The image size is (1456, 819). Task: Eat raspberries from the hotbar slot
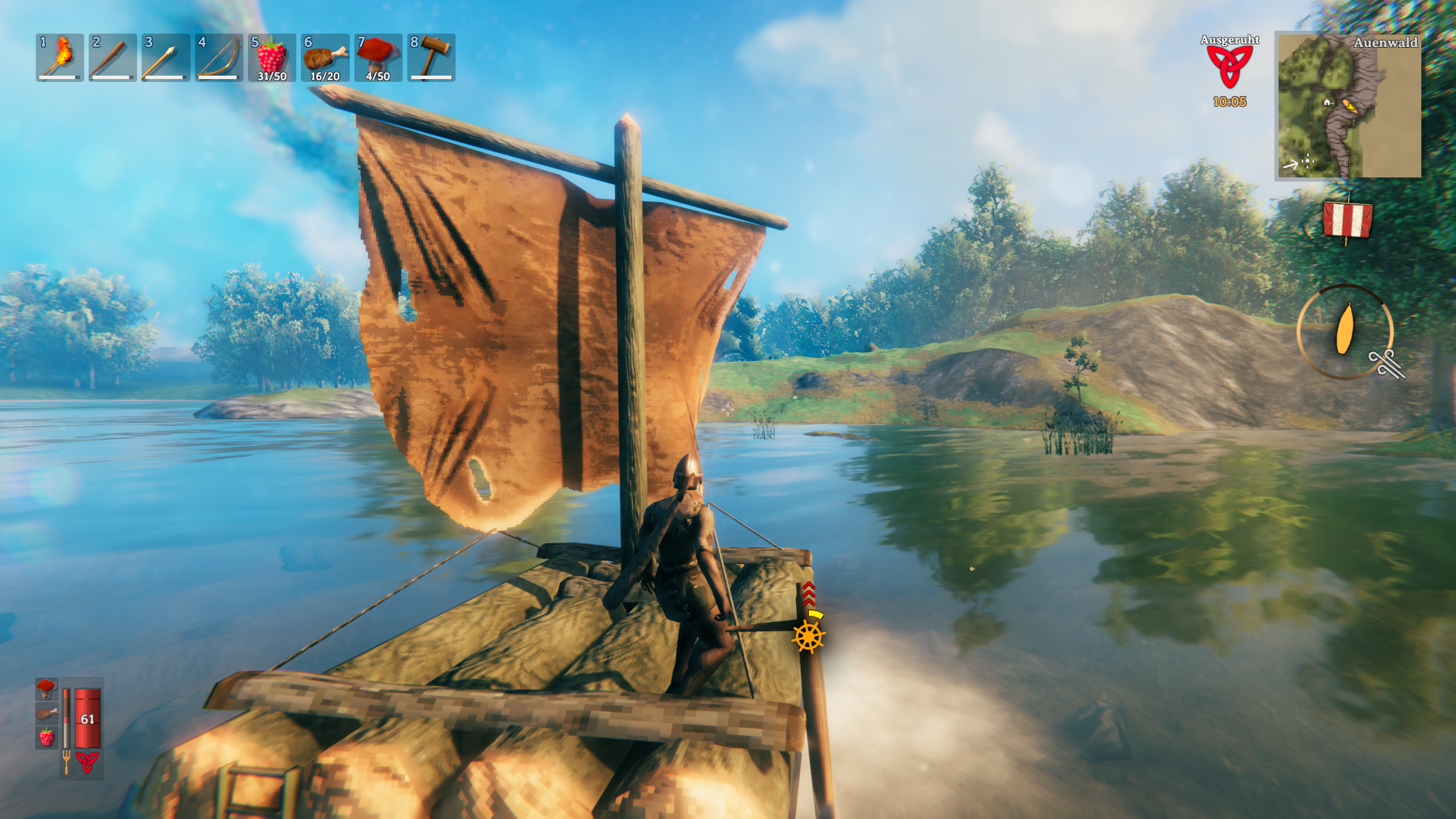(x=272, y=57)
